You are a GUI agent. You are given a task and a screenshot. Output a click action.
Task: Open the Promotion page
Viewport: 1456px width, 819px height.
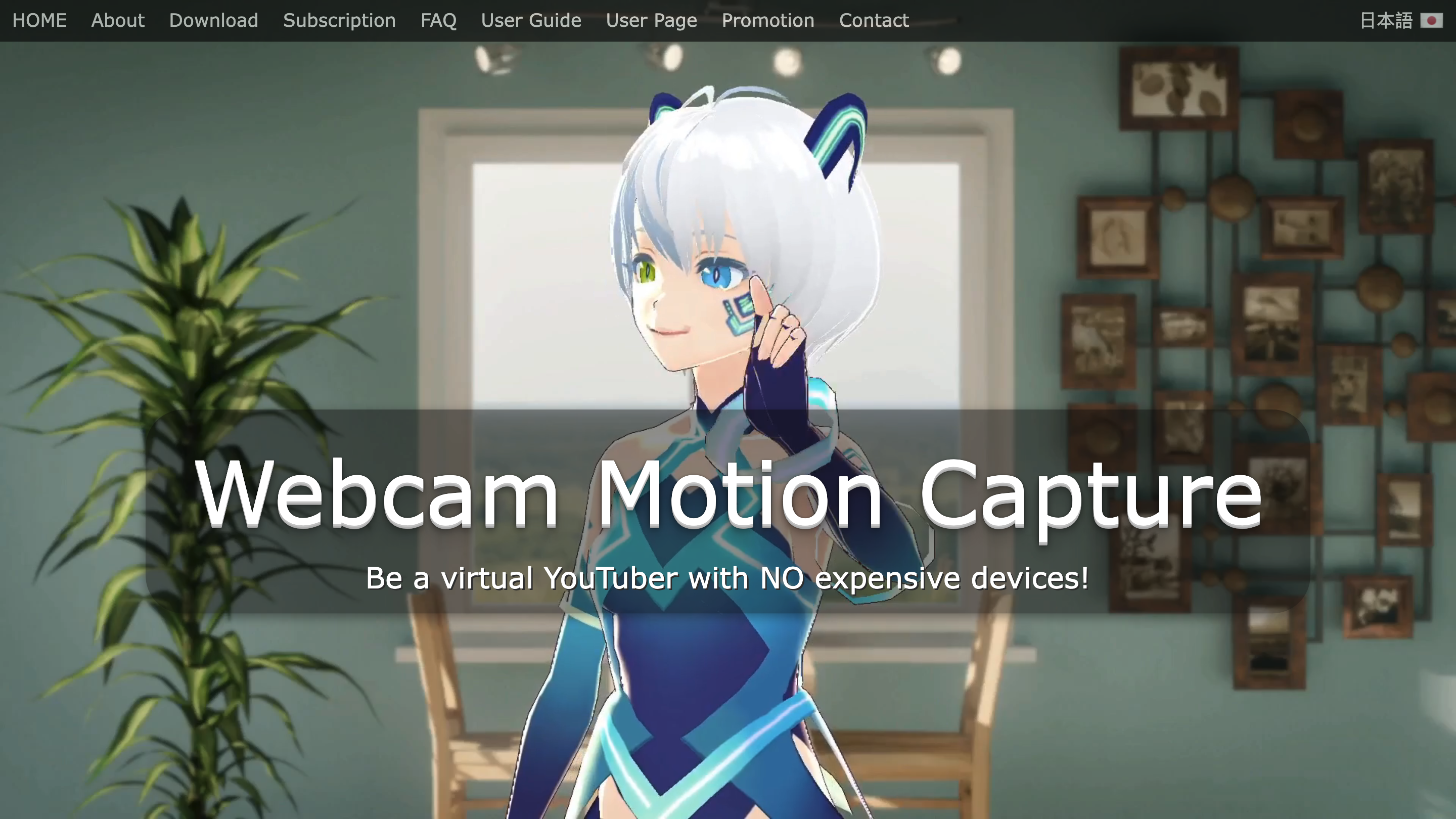click(767, 20)
